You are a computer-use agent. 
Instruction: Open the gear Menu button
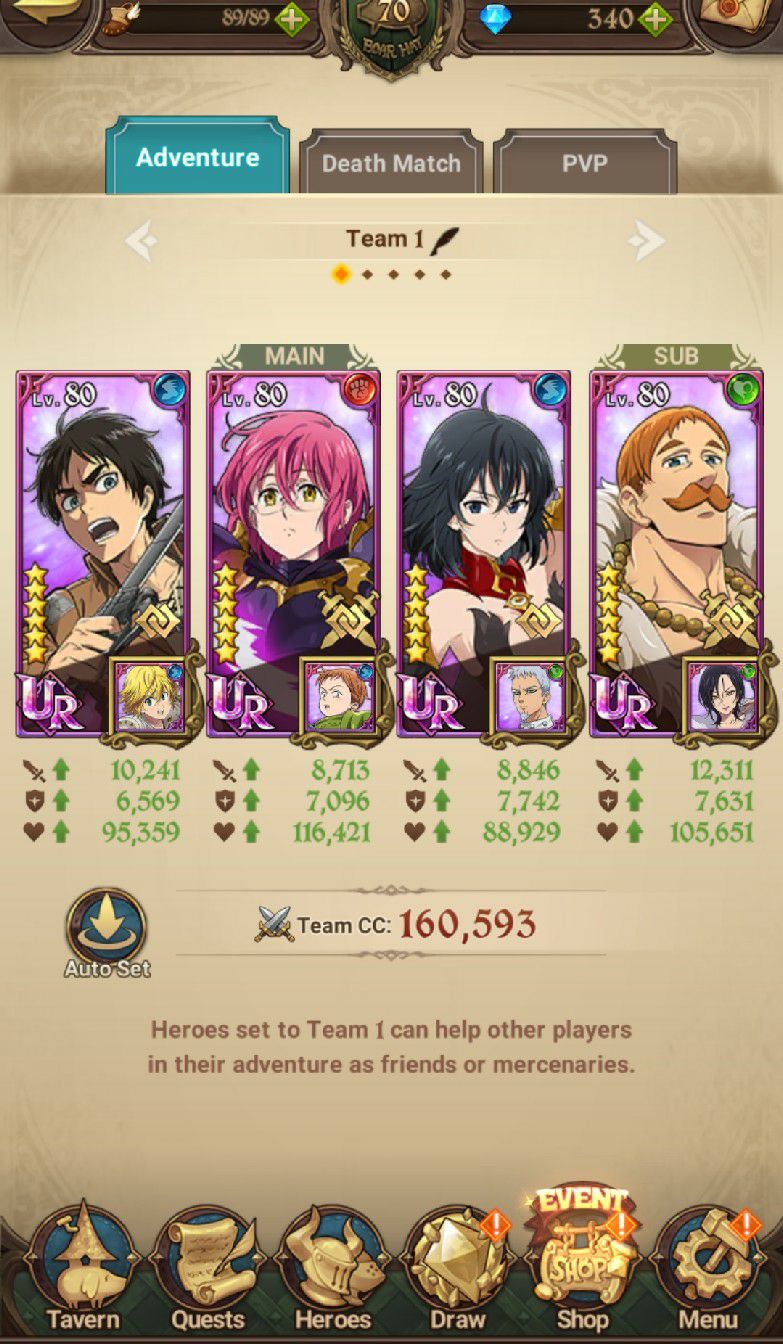(708, 1272)
